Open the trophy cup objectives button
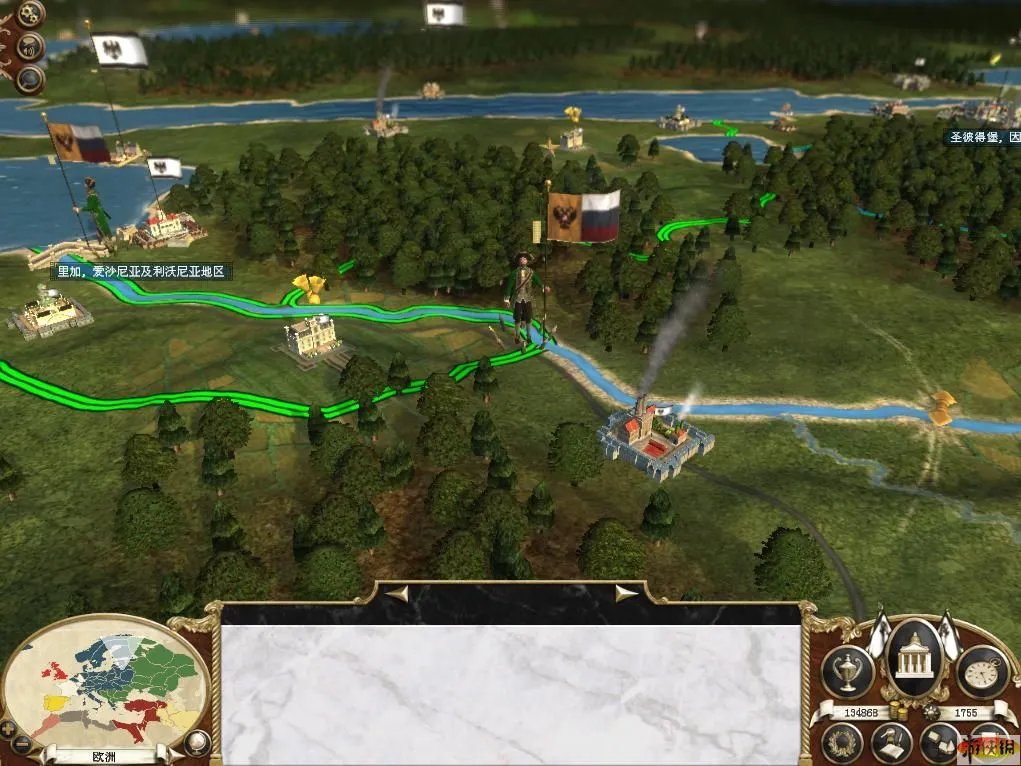The width and height of the screenshot is (1021, 766). point(847,670)
